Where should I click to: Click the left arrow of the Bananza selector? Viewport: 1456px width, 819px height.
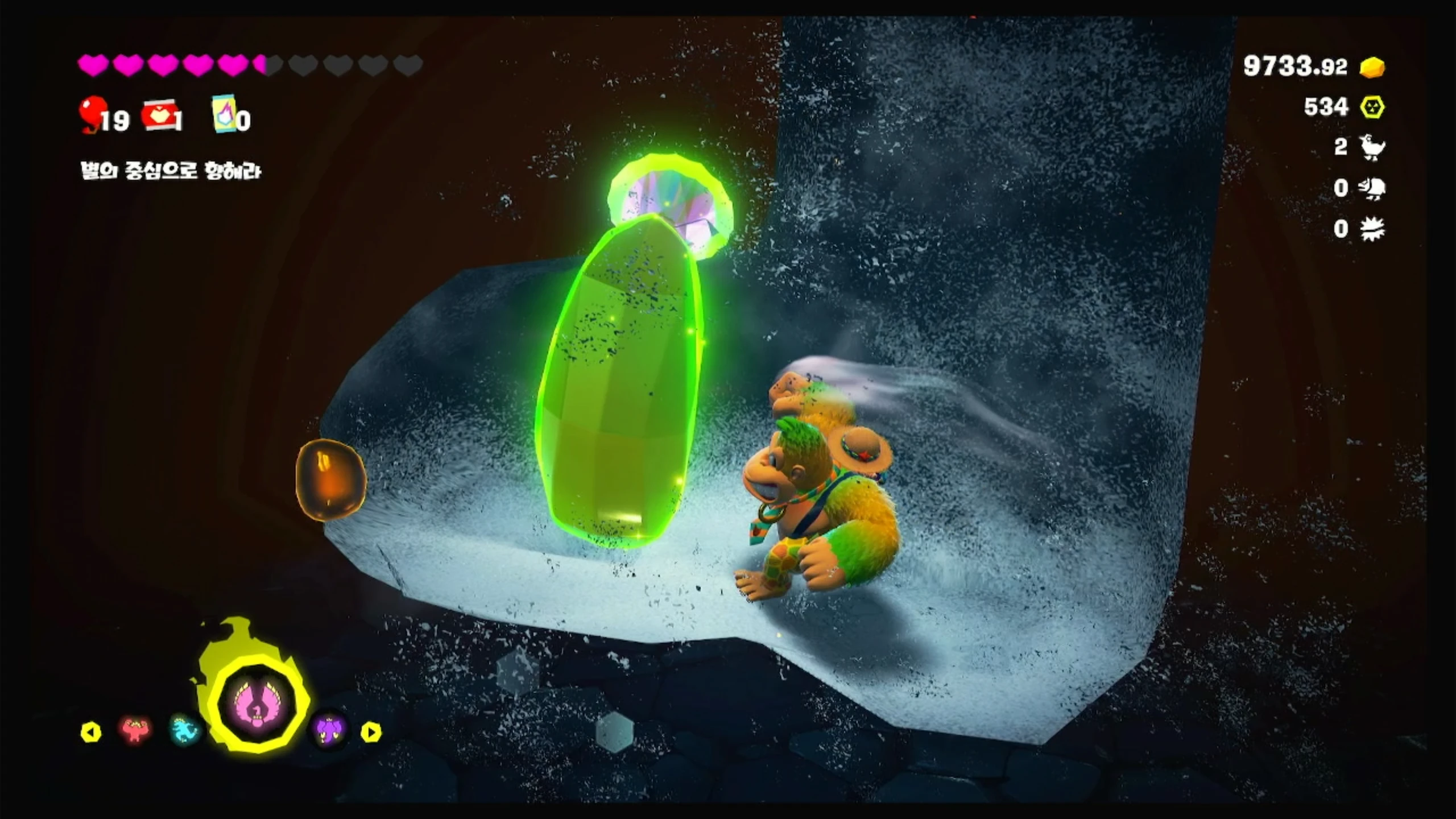coord(91,732)
